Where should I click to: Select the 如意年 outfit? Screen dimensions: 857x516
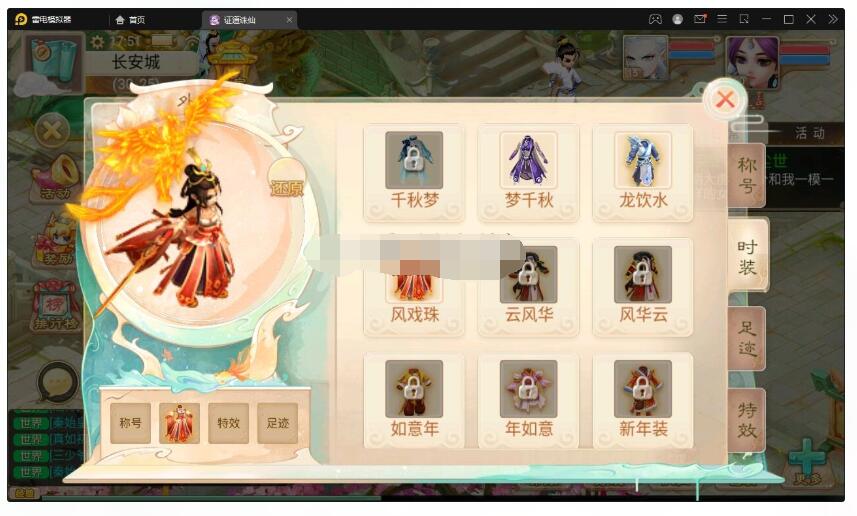click(414, 400)
